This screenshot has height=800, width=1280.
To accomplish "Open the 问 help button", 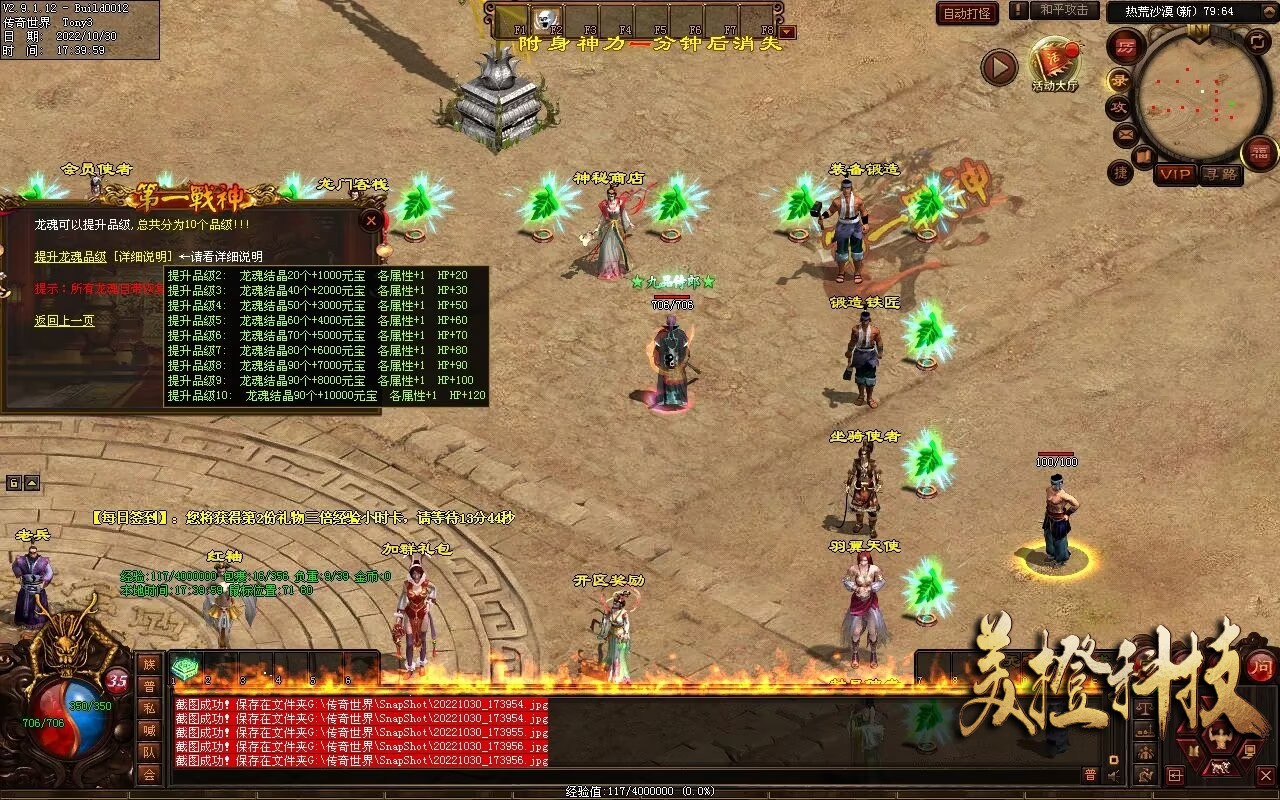I will 1261,667.
